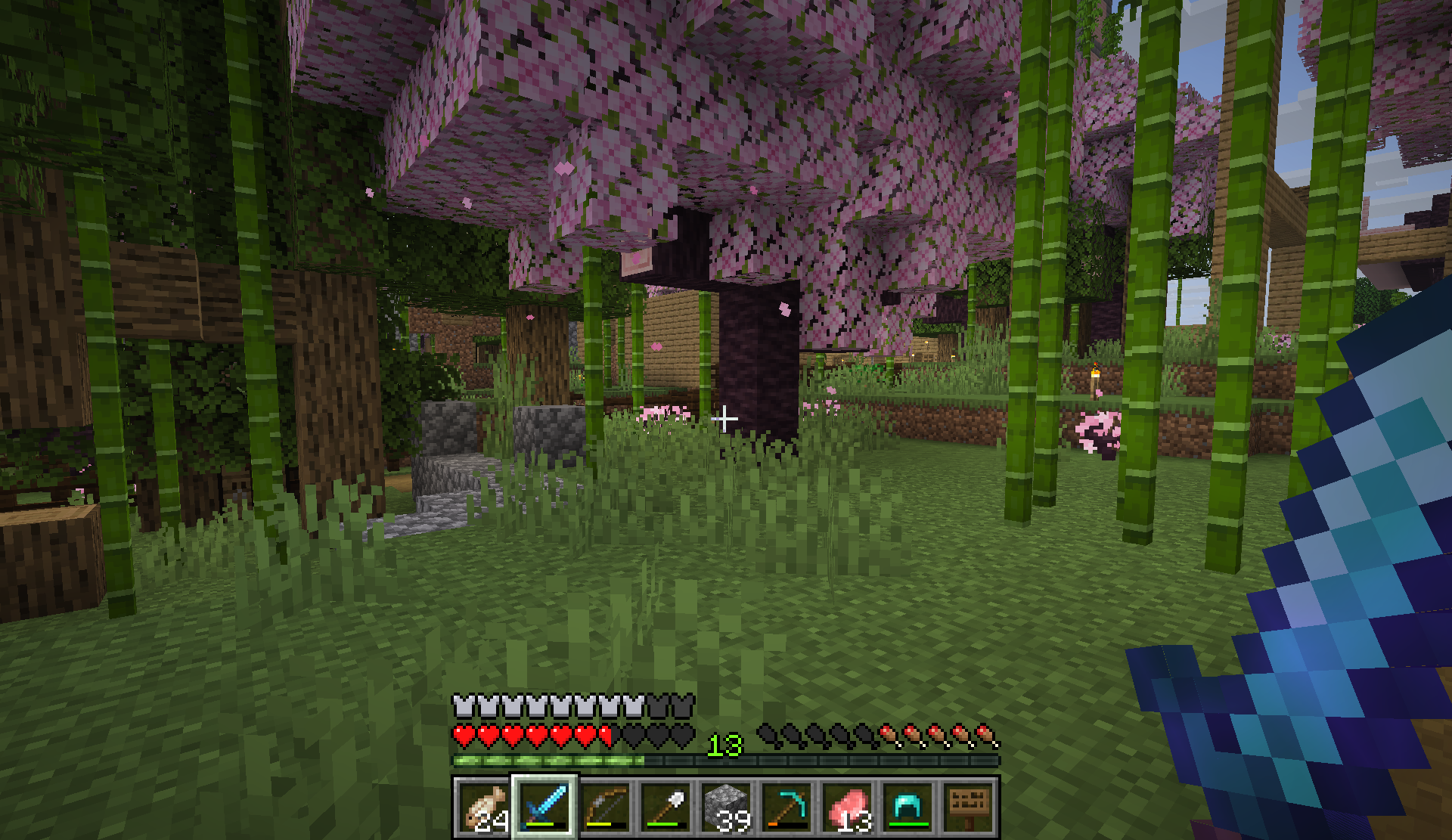The width and height of the screenshot is (1452, 840).
Task: Select the diamond sword hotbar slot
Action: click(544, 806)
